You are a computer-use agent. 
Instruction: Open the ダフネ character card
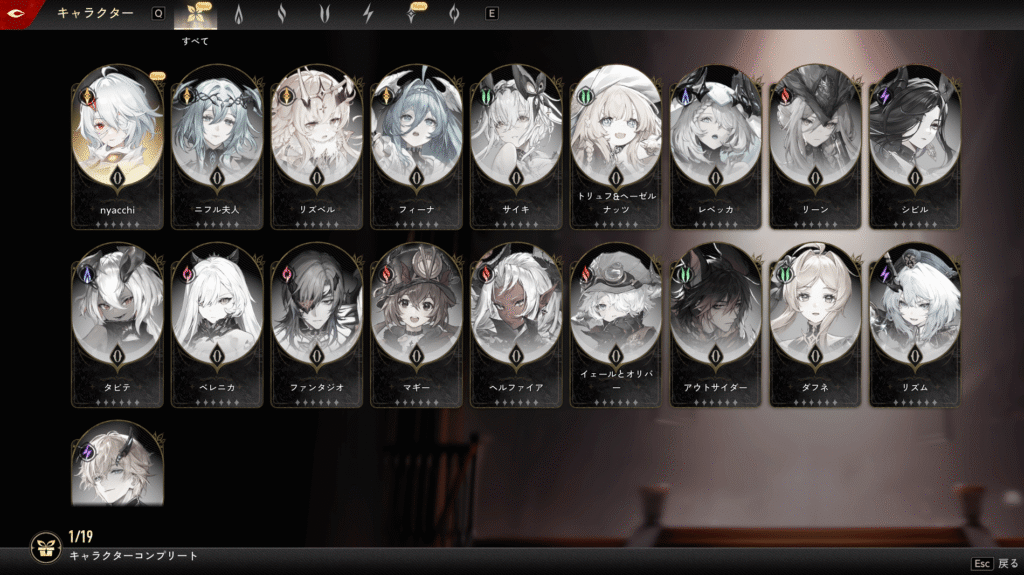tap(816, 318)
